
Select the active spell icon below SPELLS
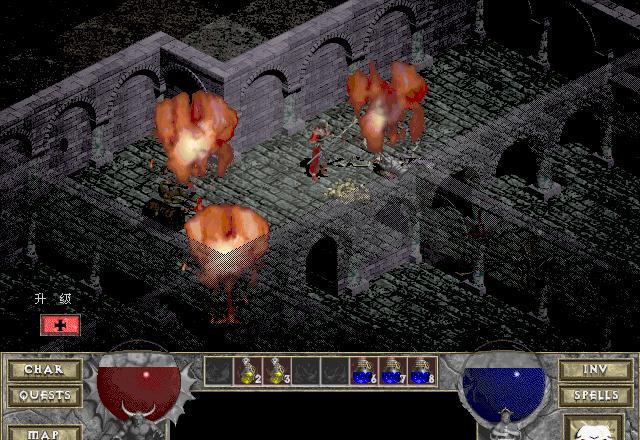(594, 430)
